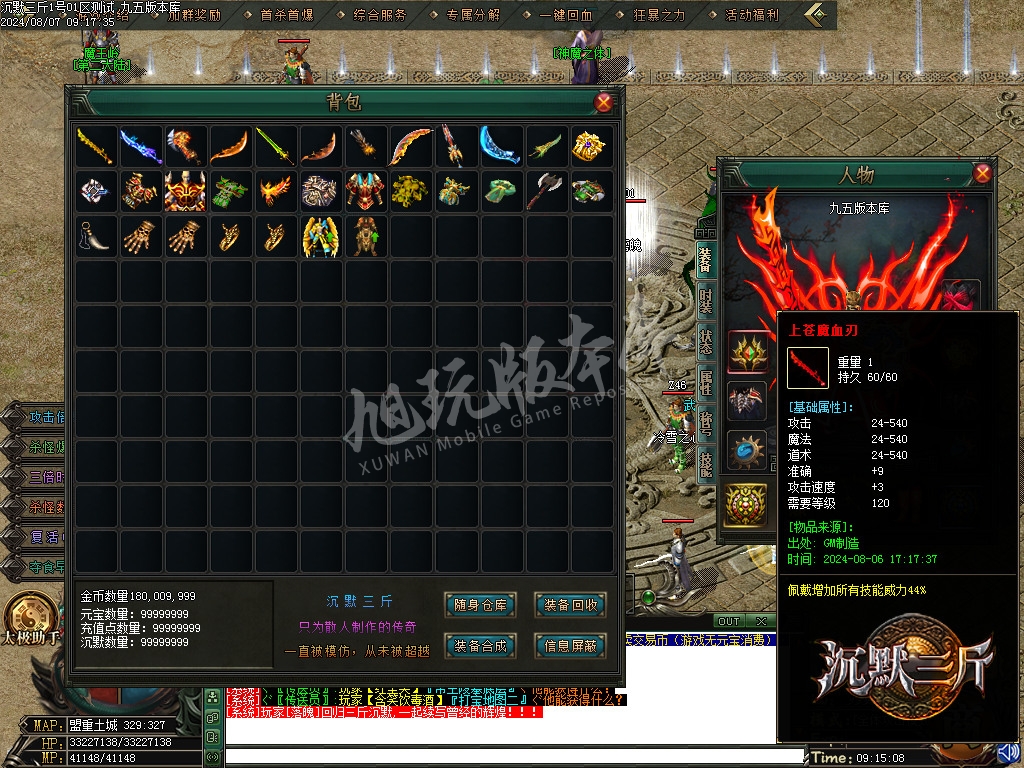Switch to the 时装 costume tab
Viewport: 1024px width, 768px height.
705,300
